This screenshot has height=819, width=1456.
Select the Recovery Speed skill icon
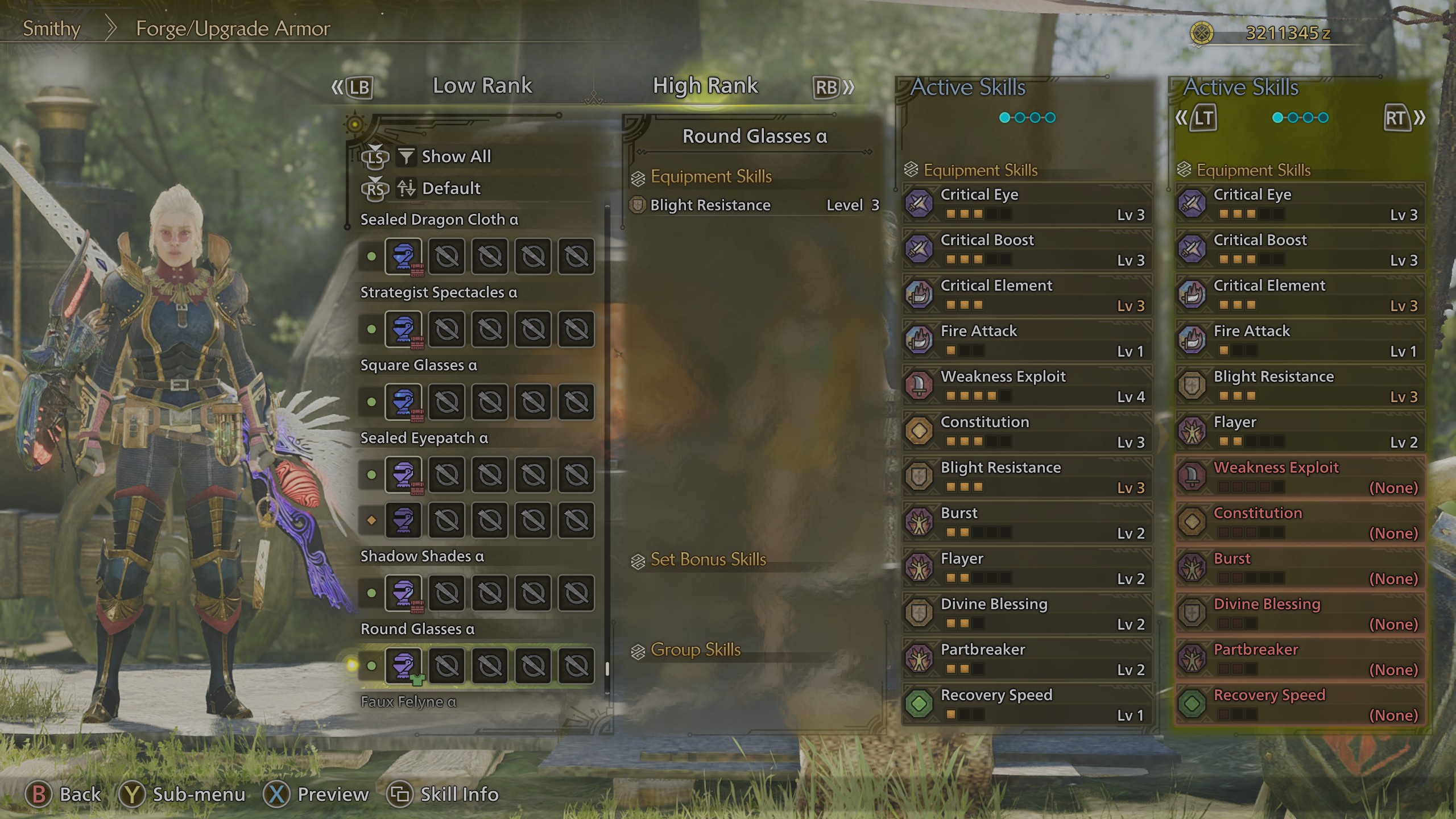[919, 705]
